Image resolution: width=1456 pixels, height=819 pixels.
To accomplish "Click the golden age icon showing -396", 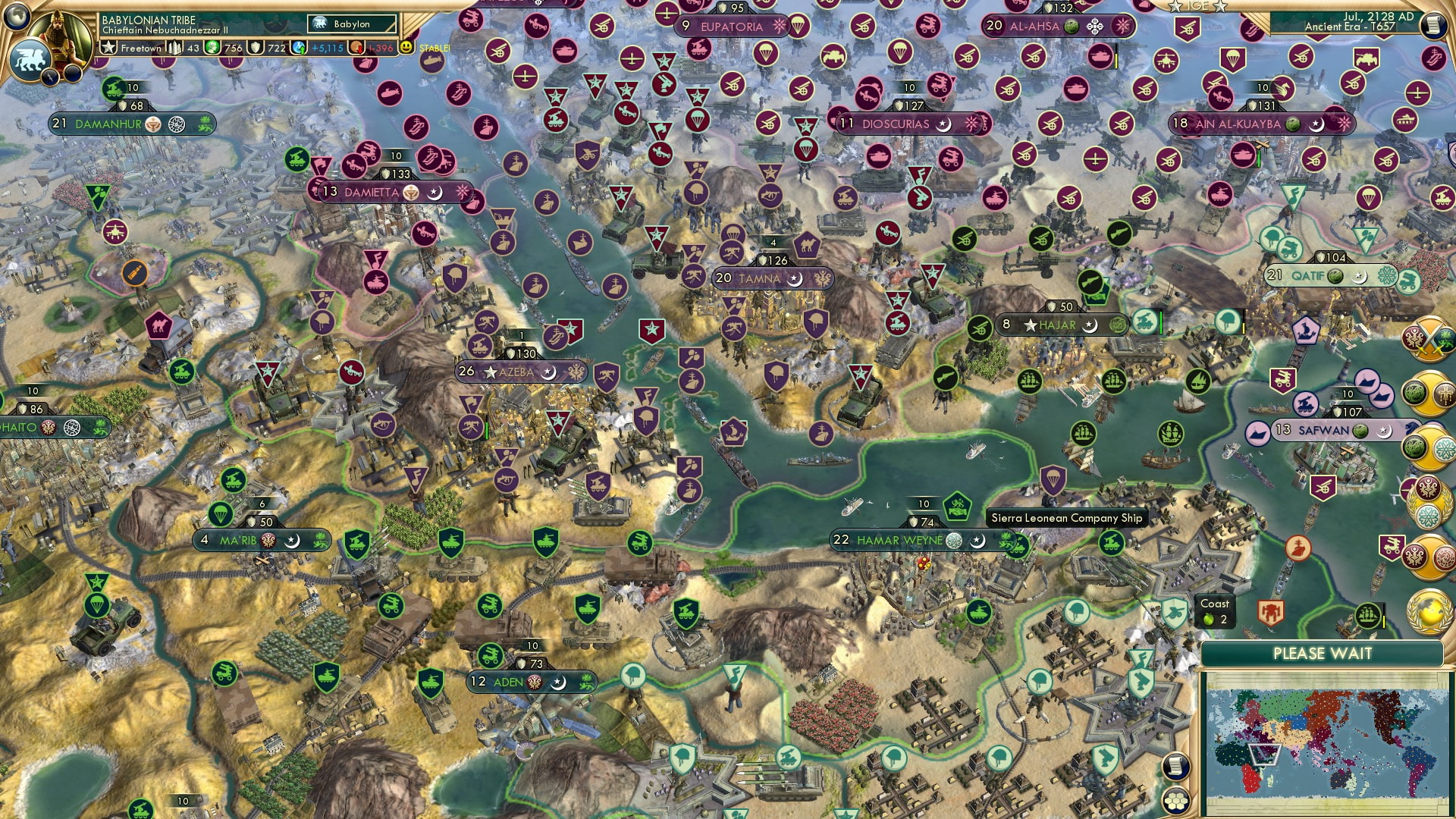I will [377, 48].
